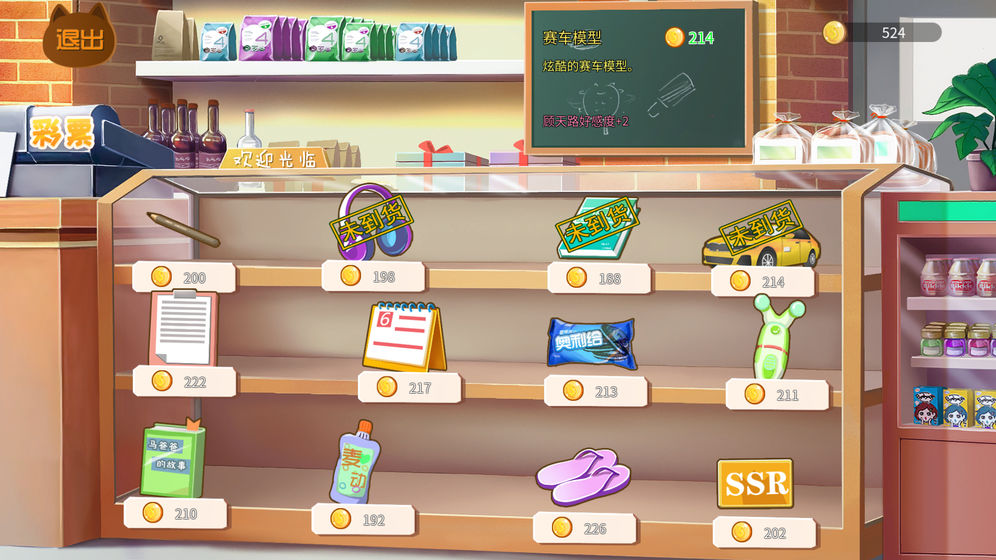Select the clipboard paper item
The height and width of the screenshot is (560, 996).
point(182,328)
